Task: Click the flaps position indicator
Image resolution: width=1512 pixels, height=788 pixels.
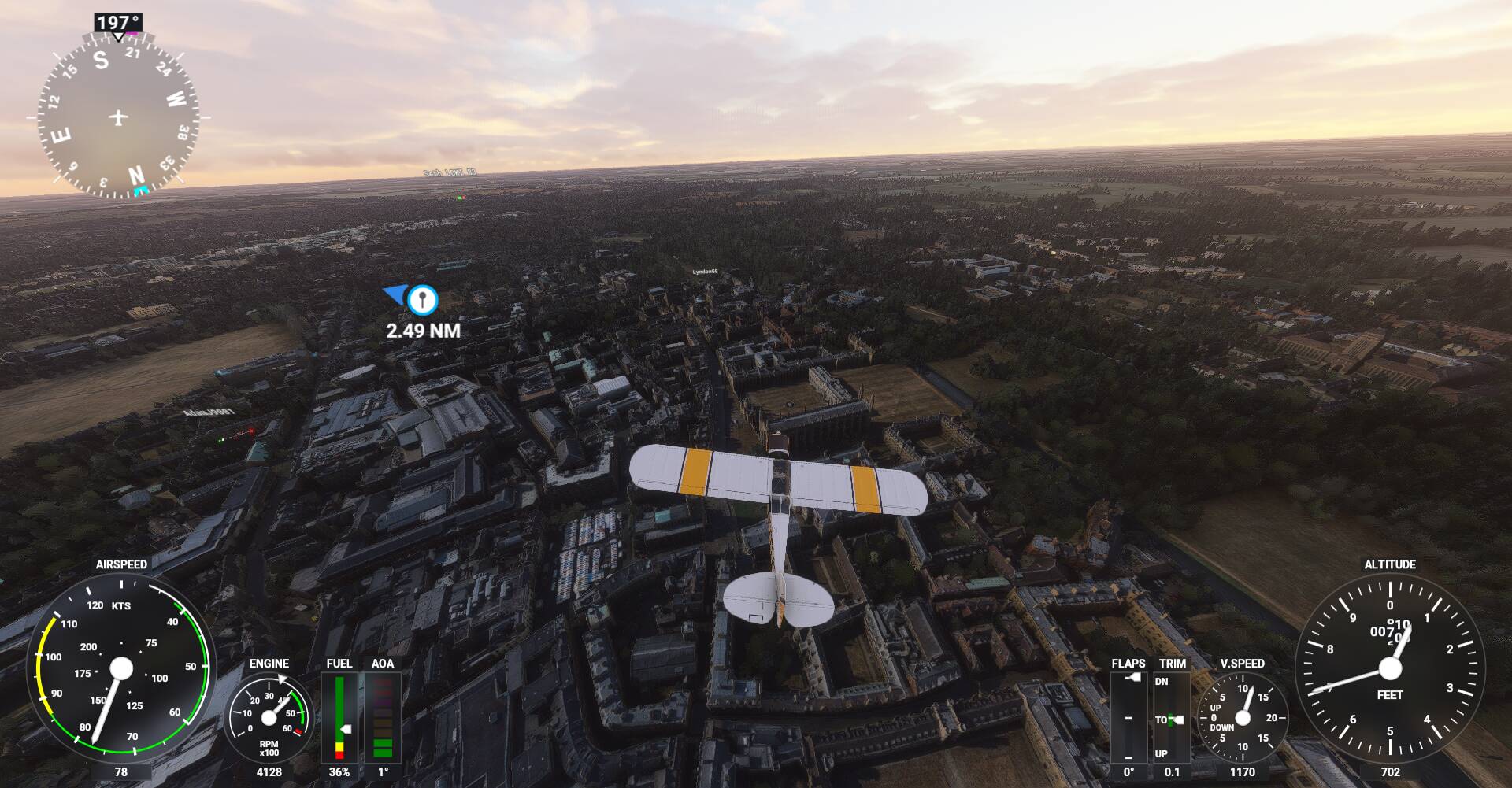Action: coord(1128,717)
